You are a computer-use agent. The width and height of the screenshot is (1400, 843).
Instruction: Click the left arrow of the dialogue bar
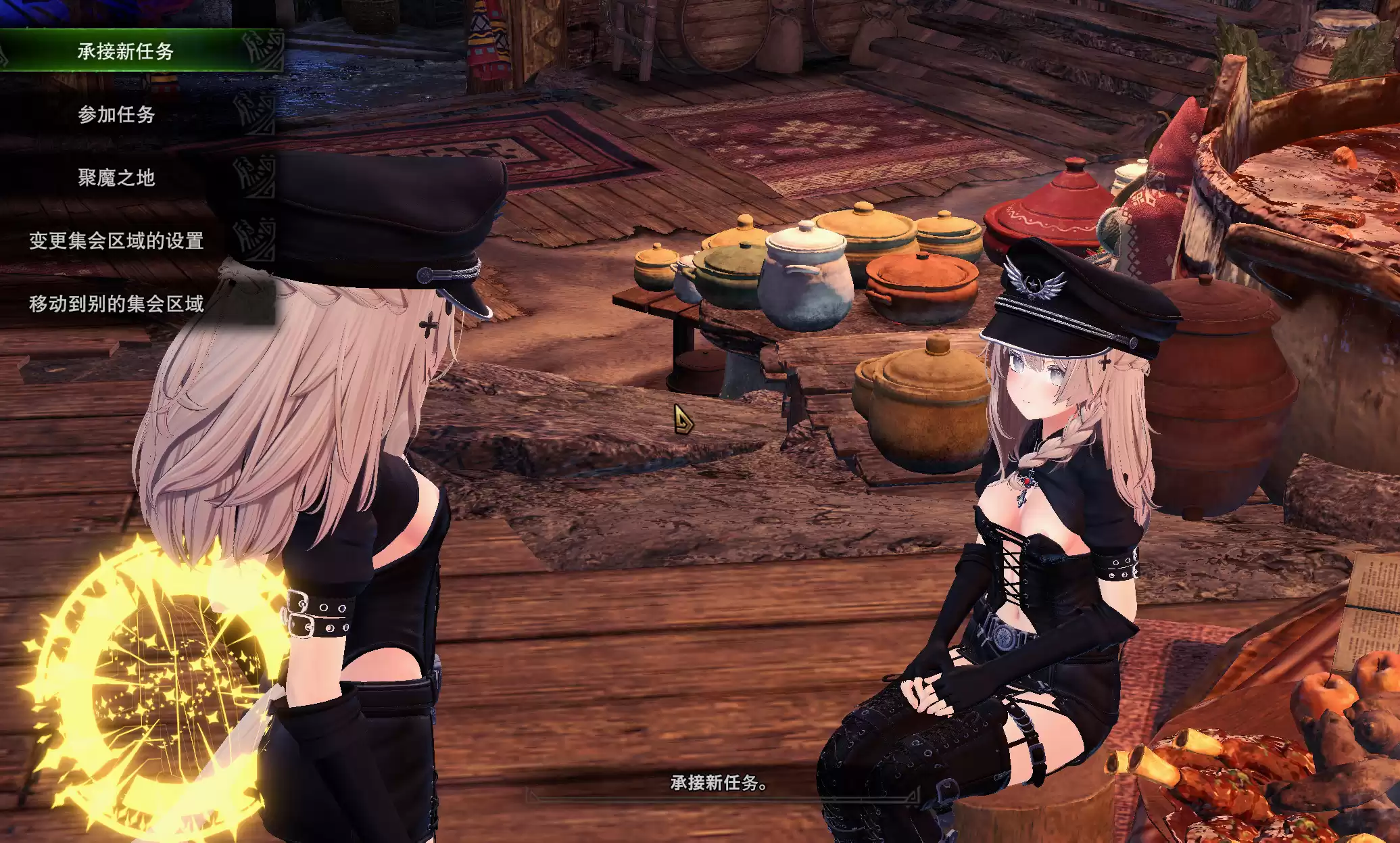(531, 796)
